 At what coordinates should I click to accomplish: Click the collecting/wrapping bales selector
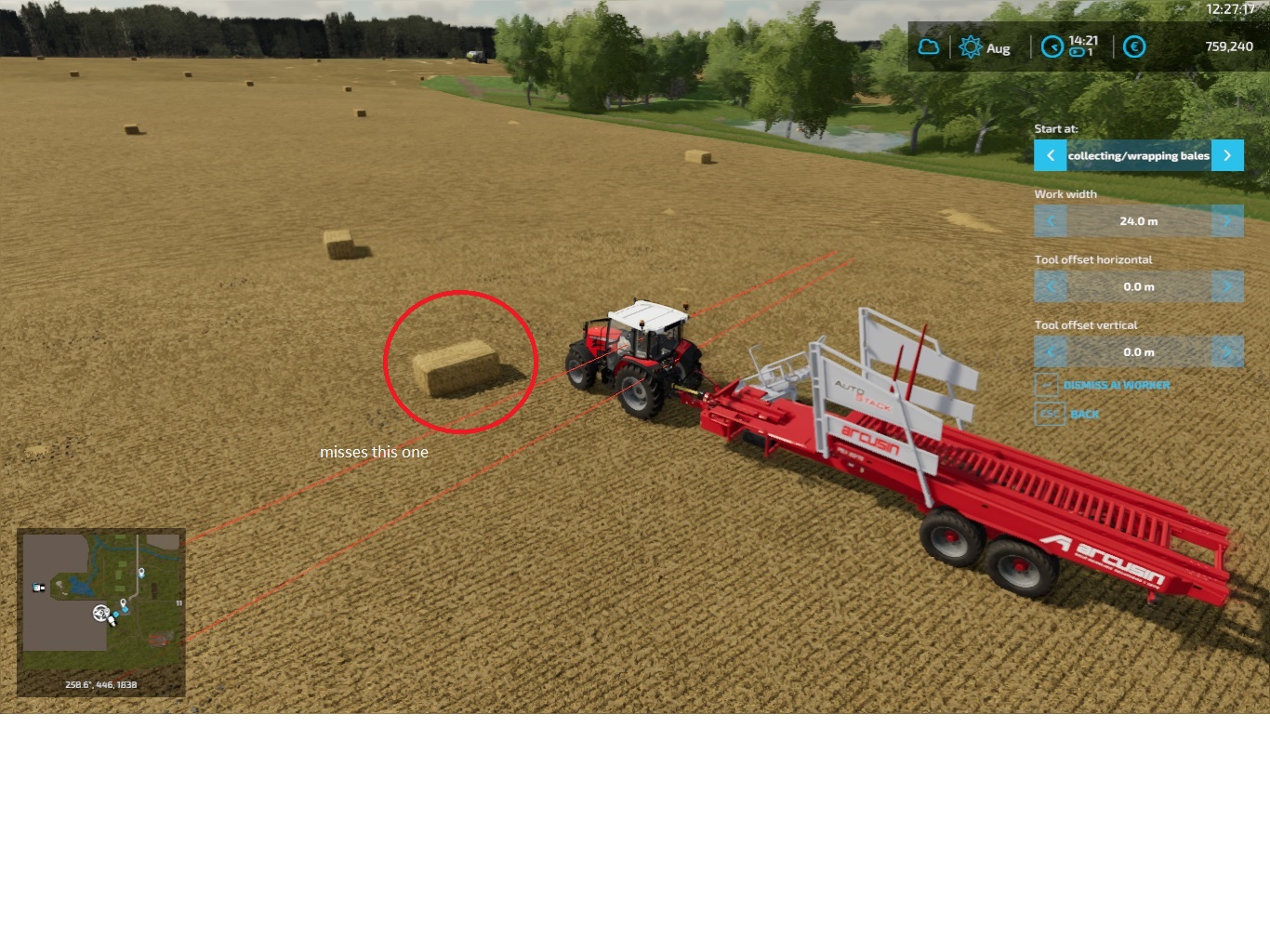pyautogui.click(x=1138, y=155)
